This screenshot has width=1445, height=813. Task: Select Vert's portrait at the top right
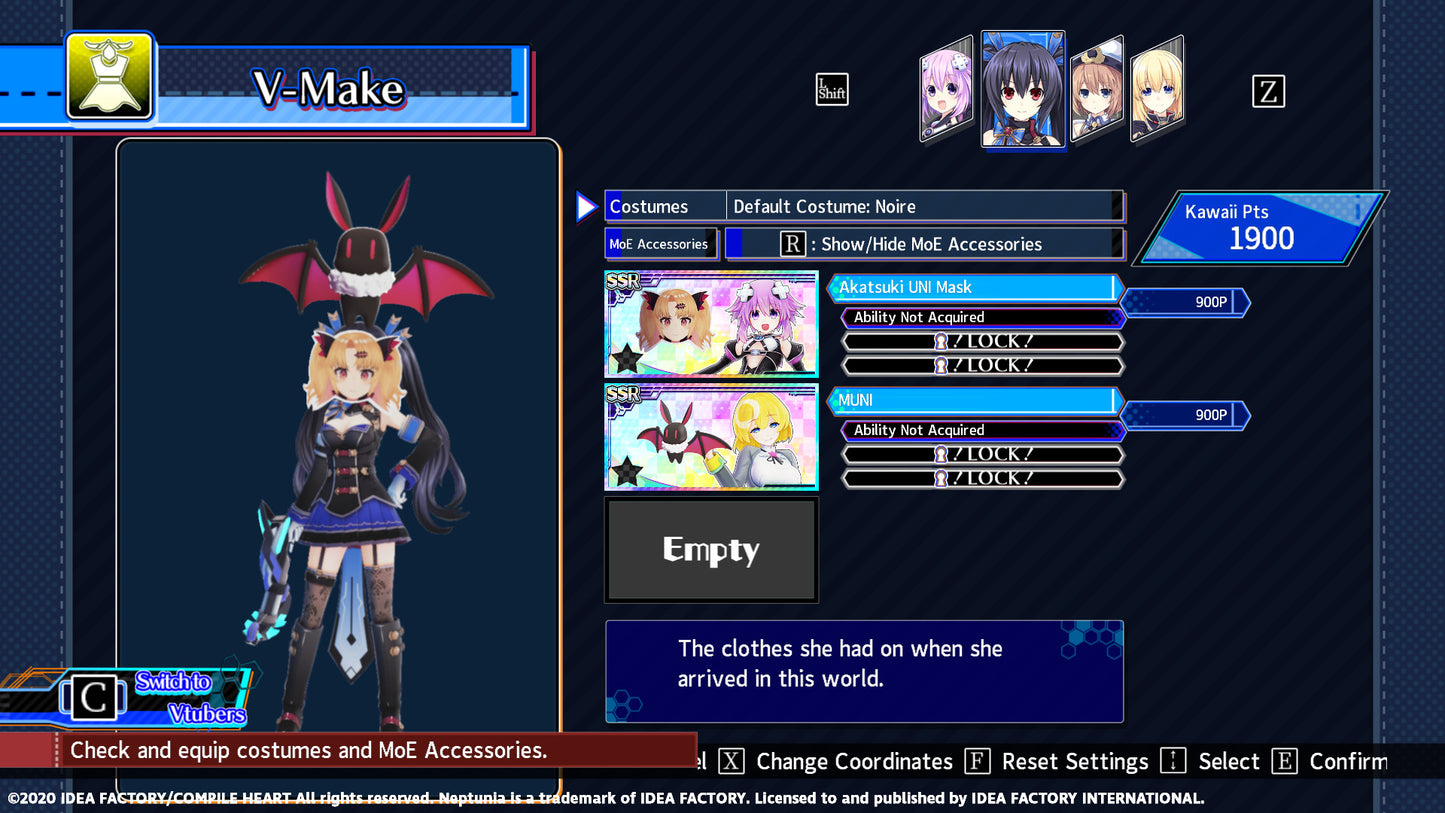click(x=1158, y=88)
